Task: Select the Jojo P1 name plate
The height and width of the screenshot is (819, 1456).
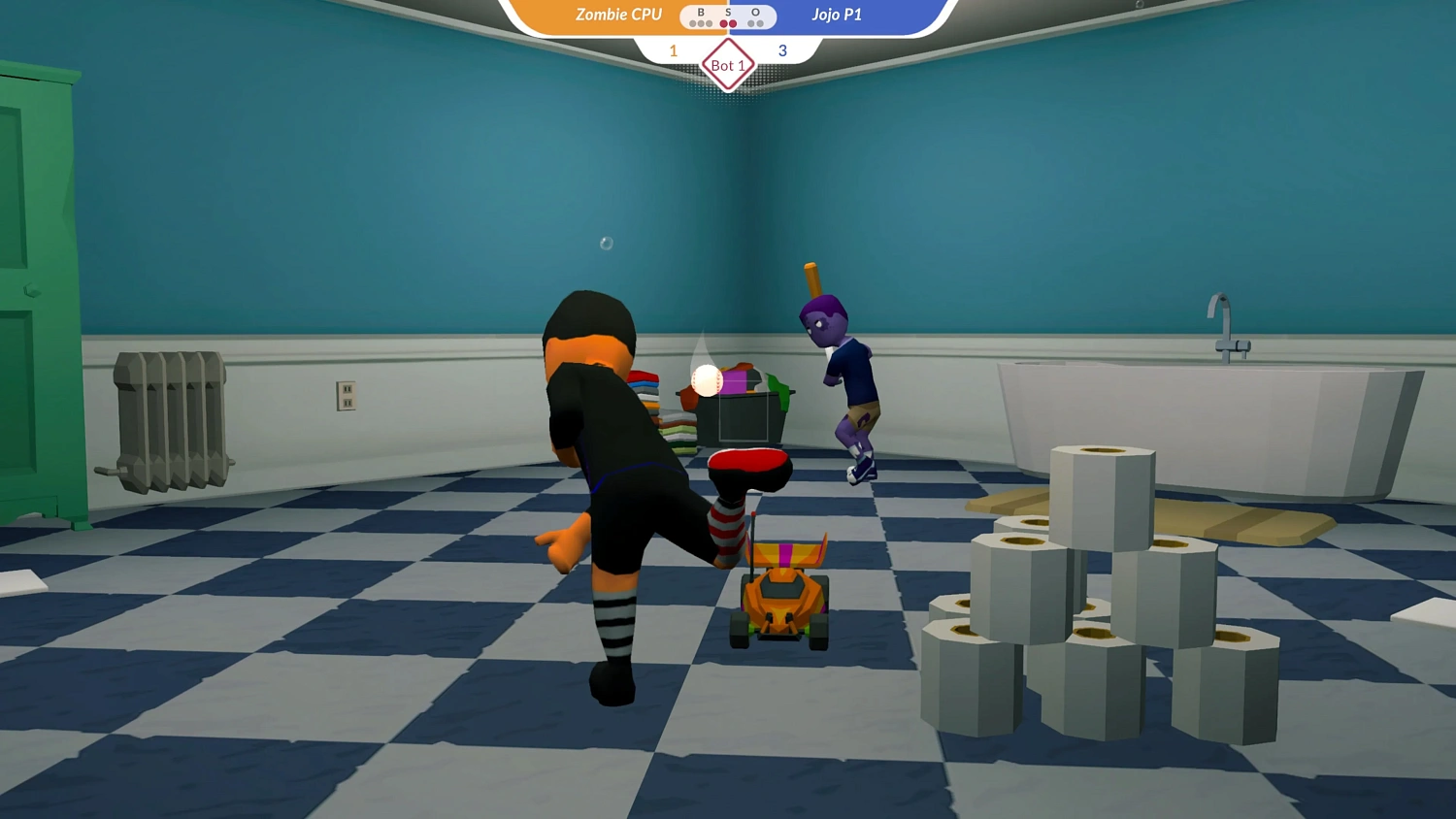Action: [x=837, y=14]
